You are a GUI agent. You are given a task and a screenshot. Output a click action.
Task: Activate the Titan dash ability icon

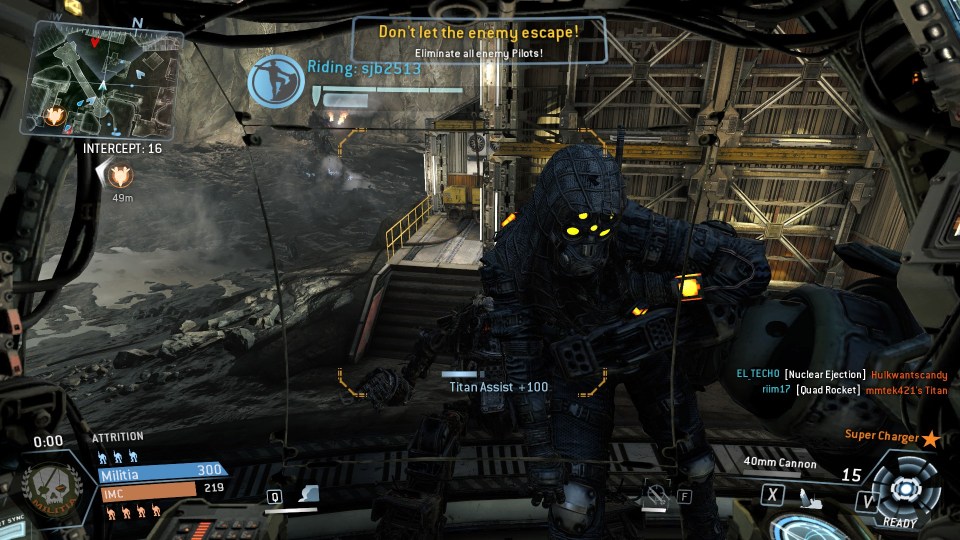tap(311, 493)
